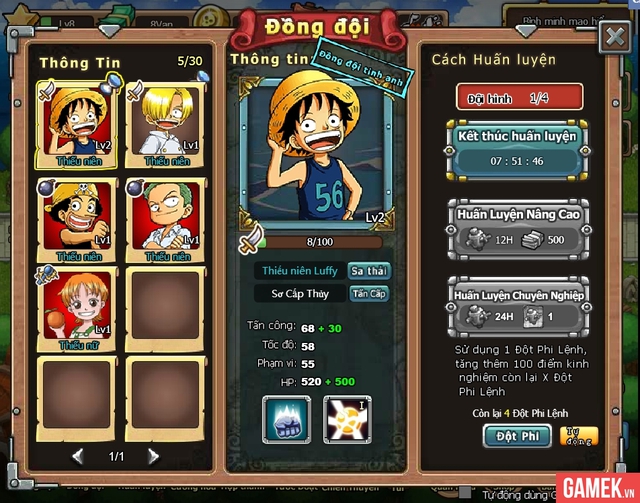Click the Tấn Cấp button

point(368,294)
